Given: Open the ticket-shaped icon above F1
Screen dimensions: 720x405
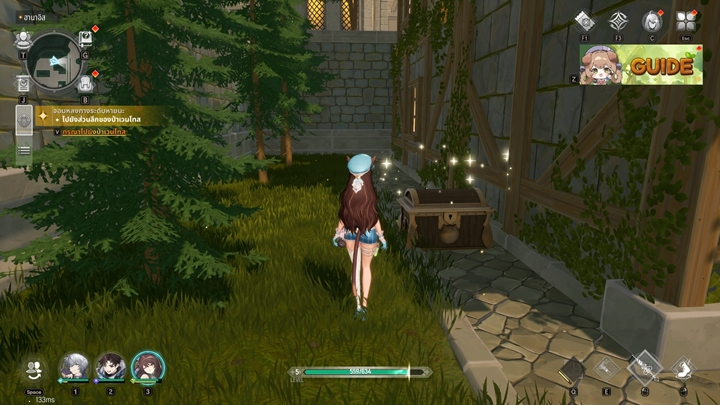Looking at the screenshot, I should coord(585,22).
